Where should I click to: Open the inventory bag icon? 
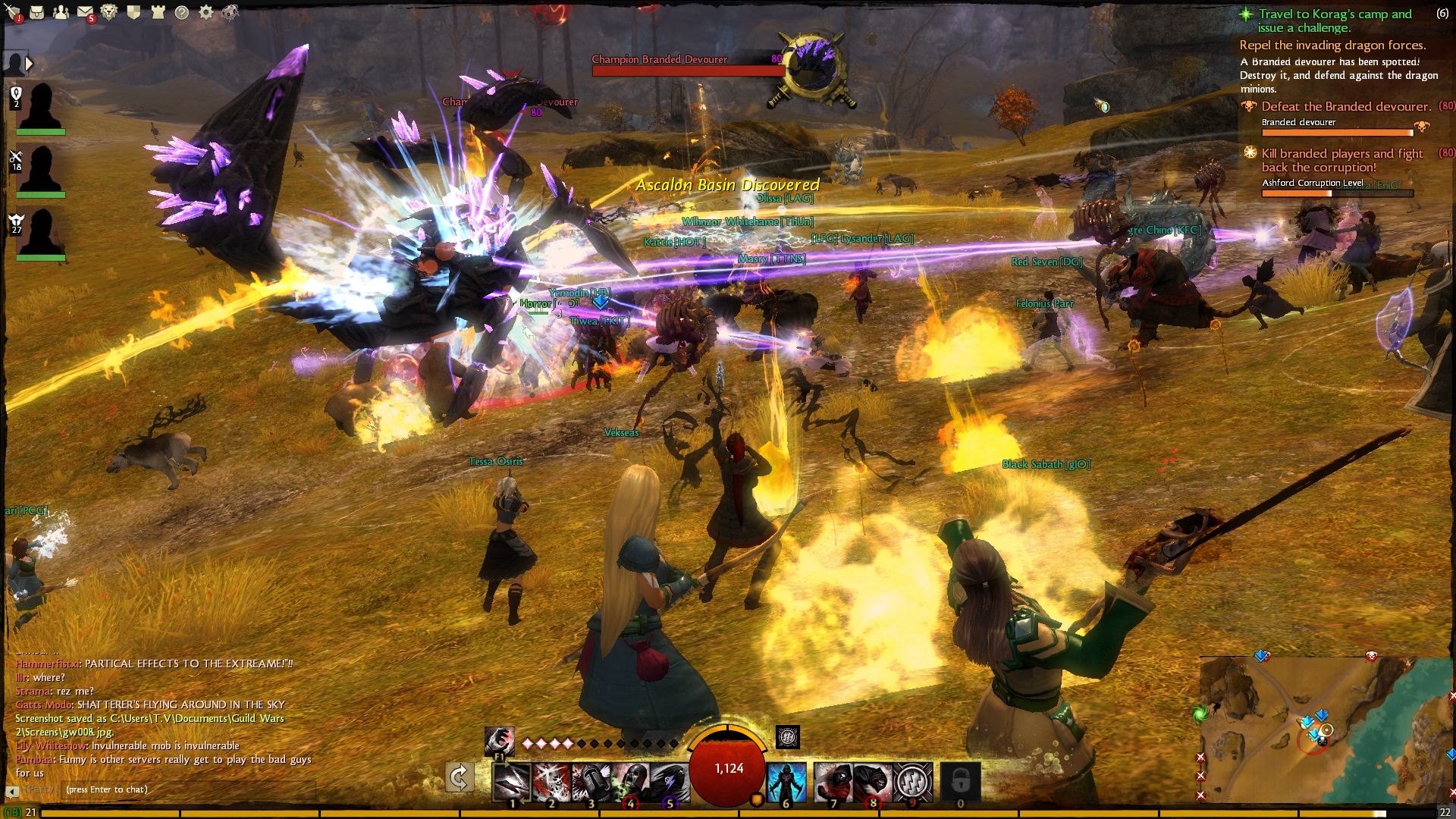[36, 12]
